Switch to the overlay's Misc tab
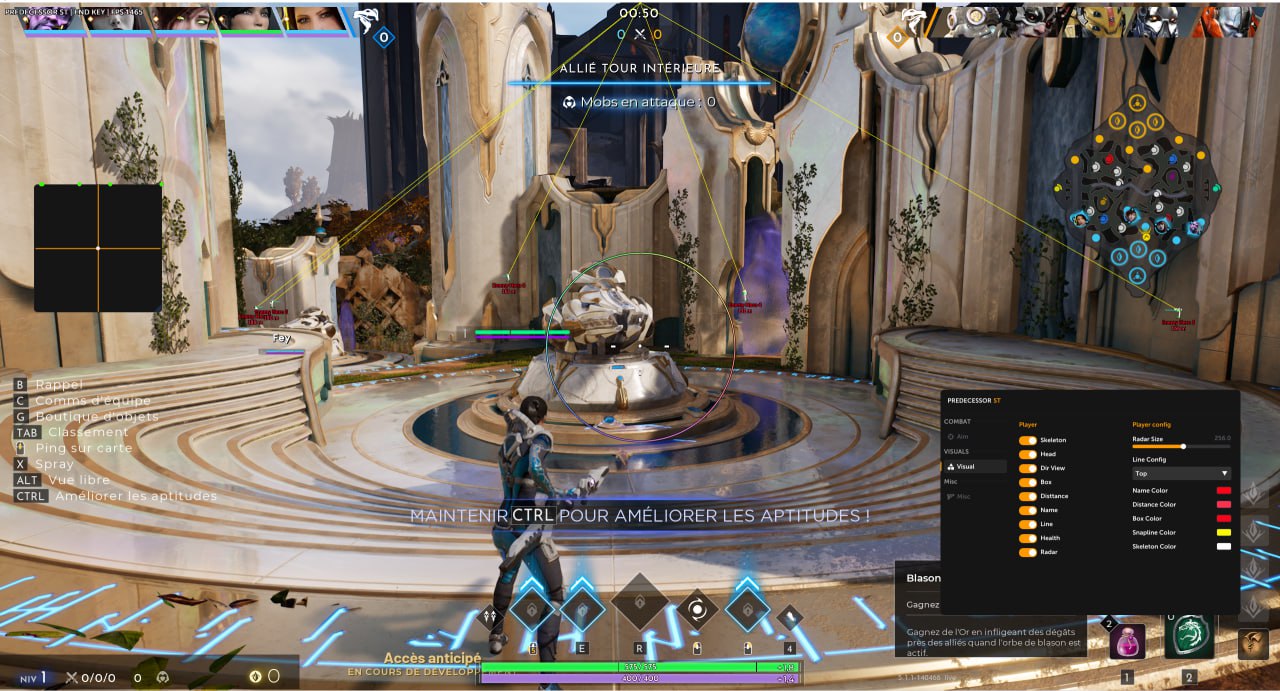 pos(961,496)
